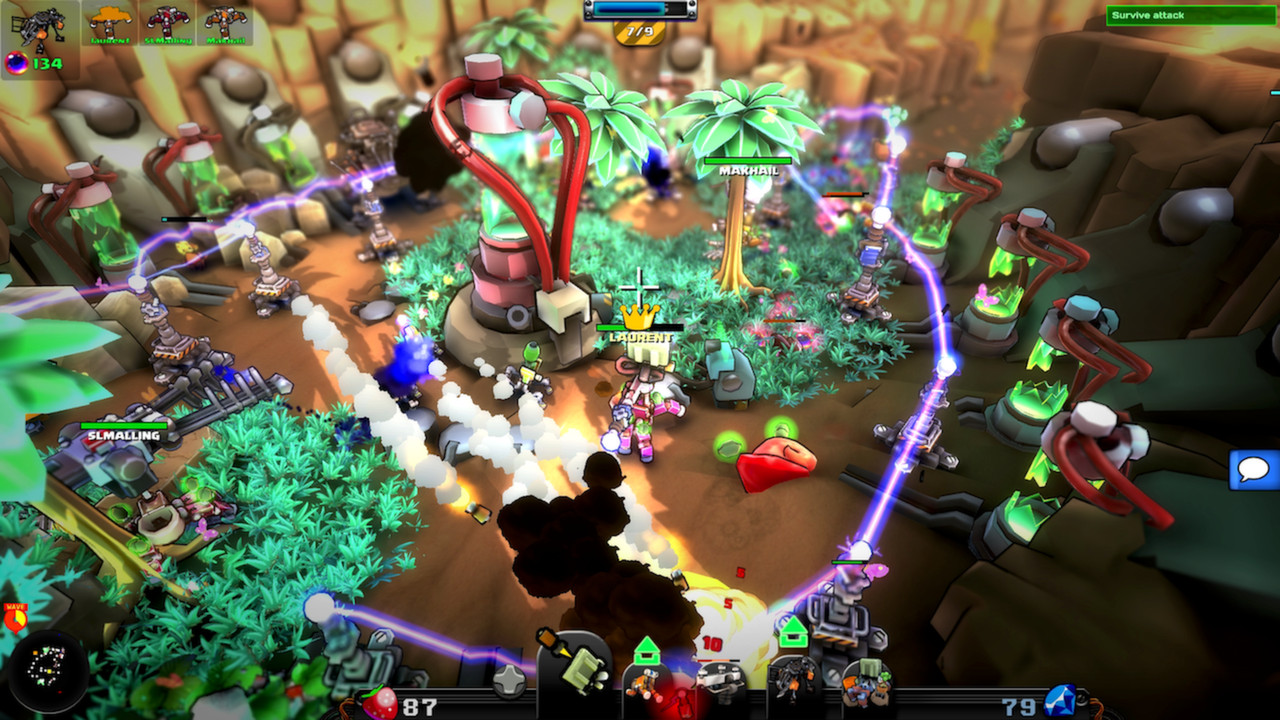Select the Makhail player tab

(x=225, y=22)
